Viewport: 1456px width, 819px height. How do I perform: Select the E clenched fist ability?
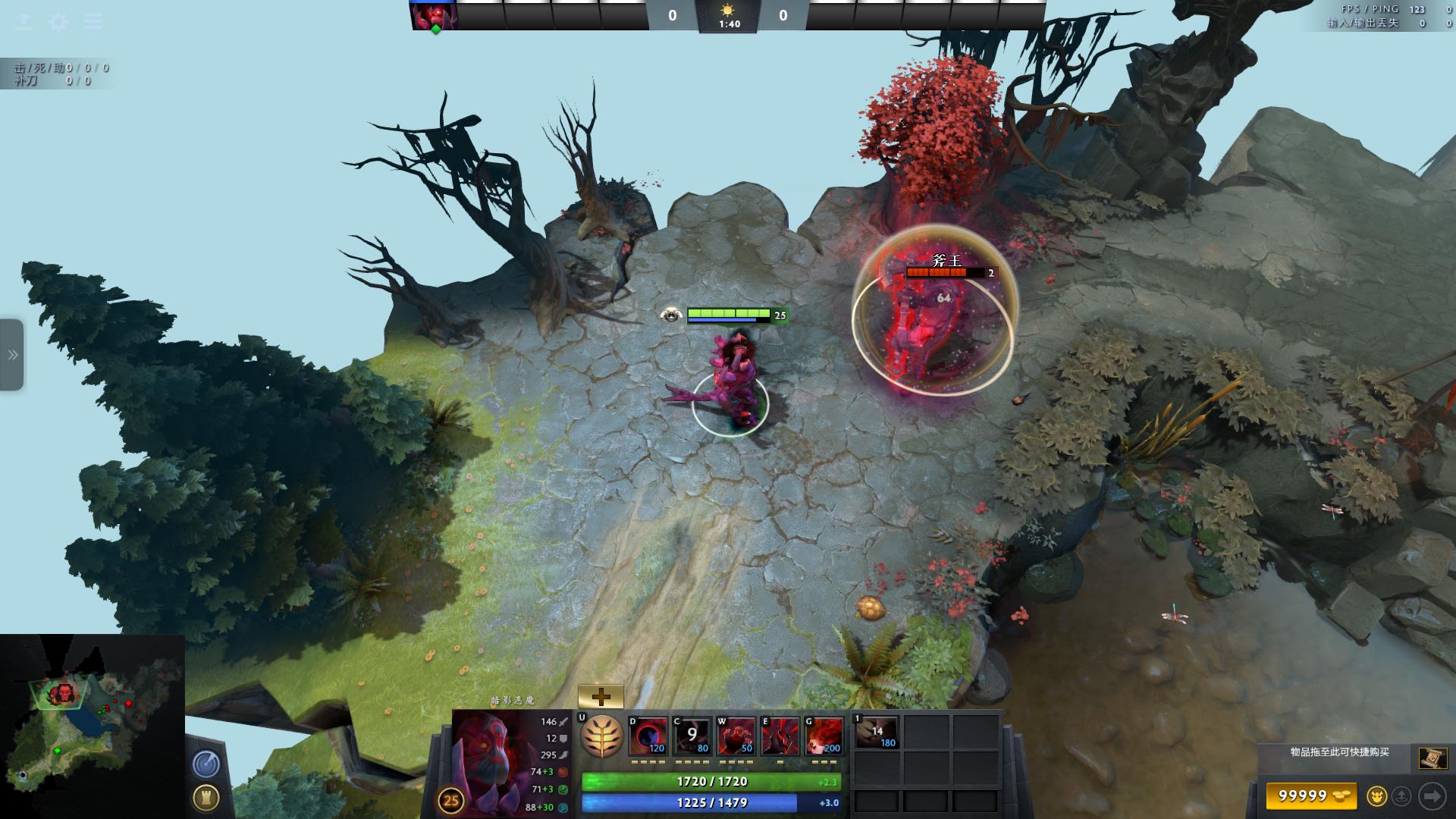(x=780, y=736)
